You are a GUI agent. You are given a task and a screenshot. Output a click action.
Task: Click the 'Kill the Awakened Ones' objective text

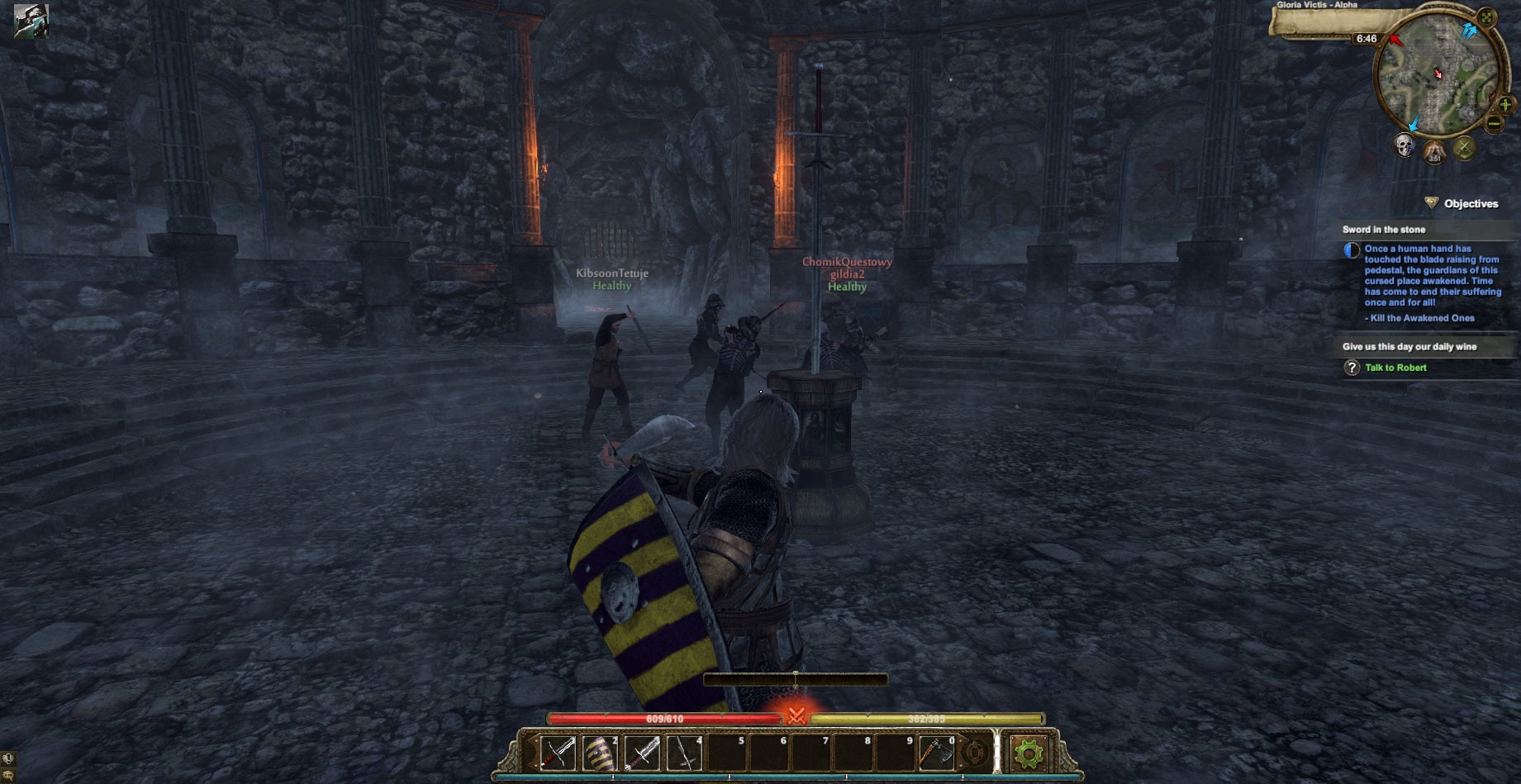coord(1419,317)
